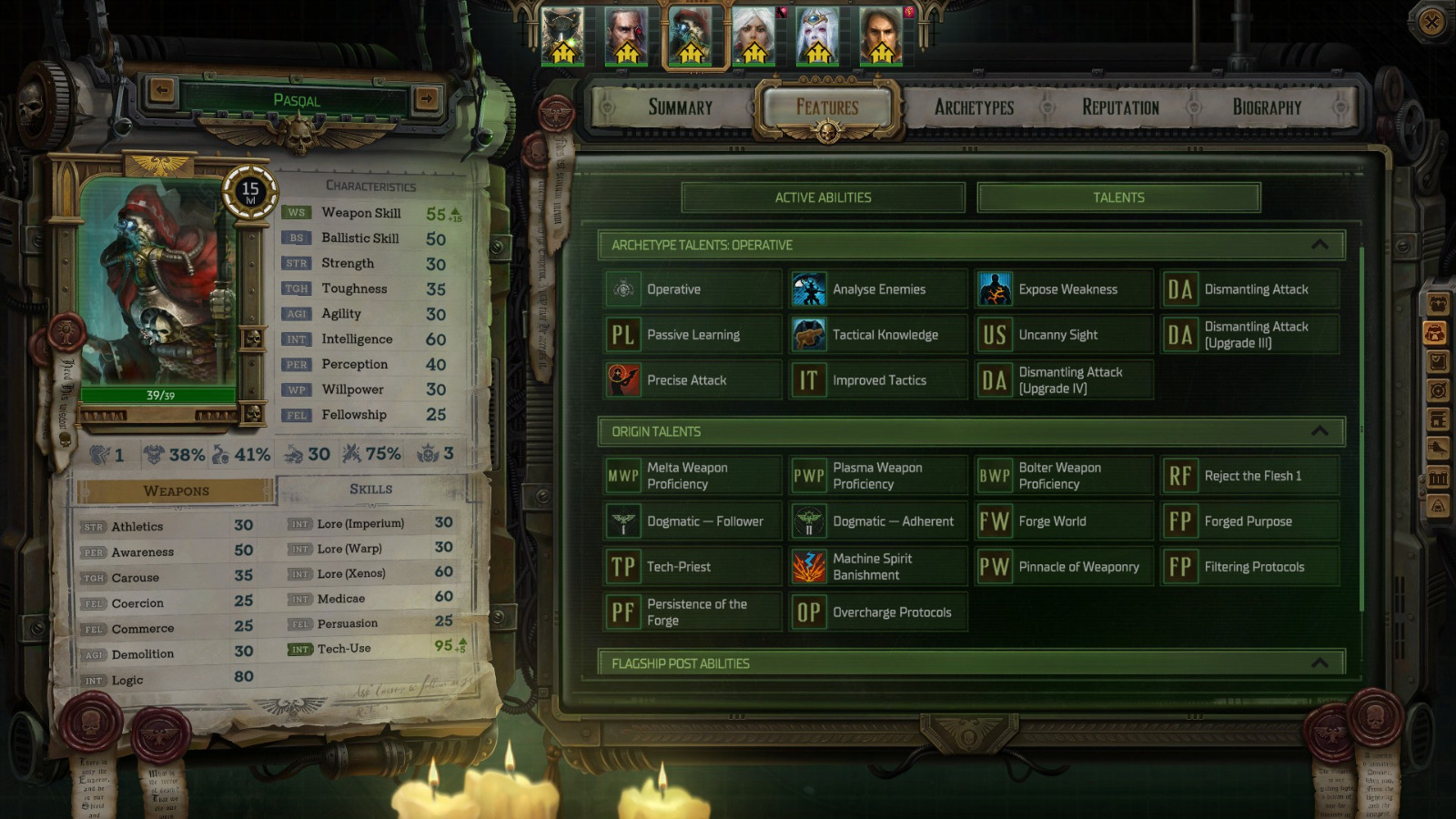Select the Precise Attack talent icon
1456x819 pixels.
(622, 379)
